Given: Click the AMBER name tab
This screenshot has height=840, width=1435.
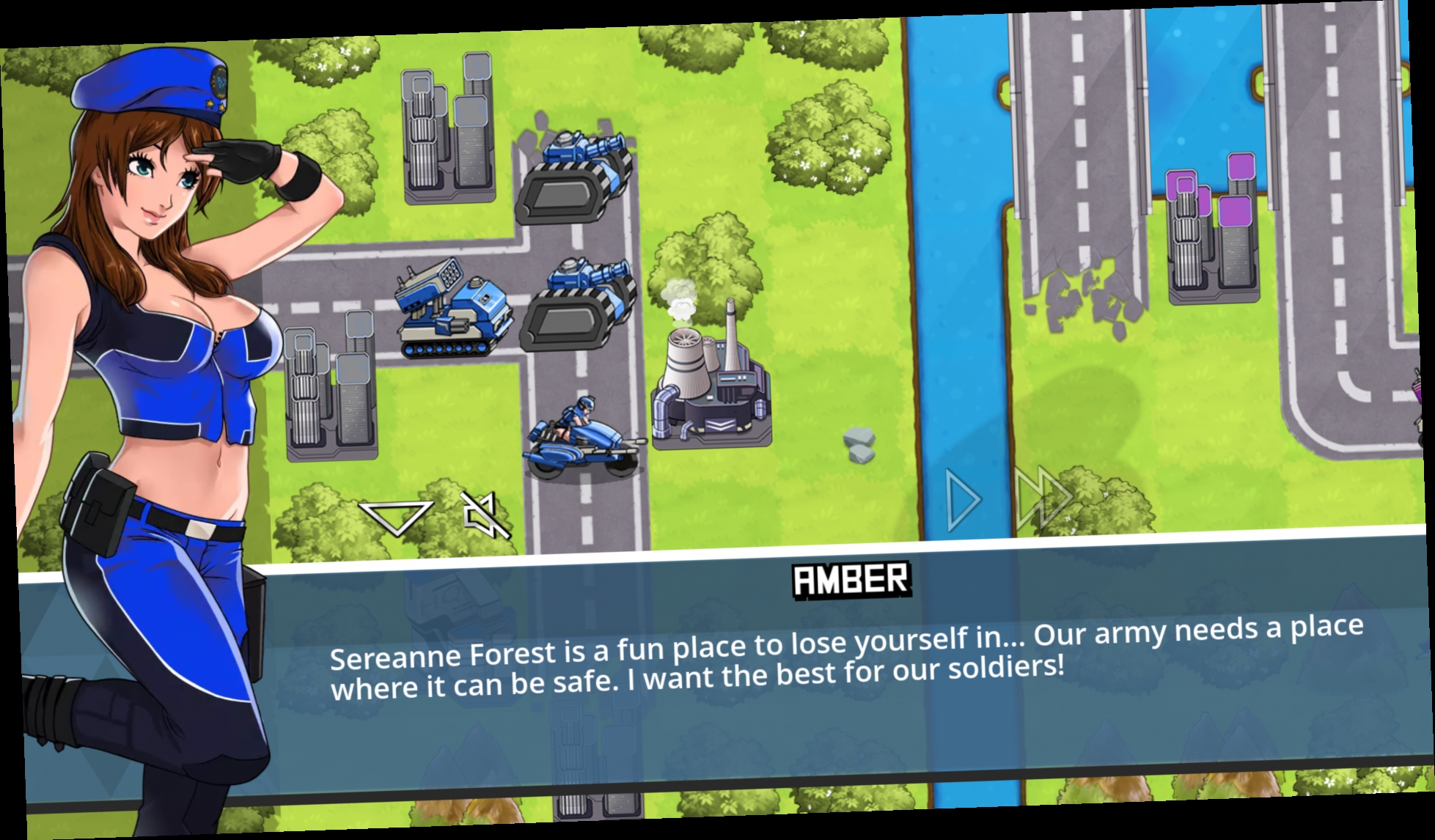Looking at the screenshot, I should point(850,581).
